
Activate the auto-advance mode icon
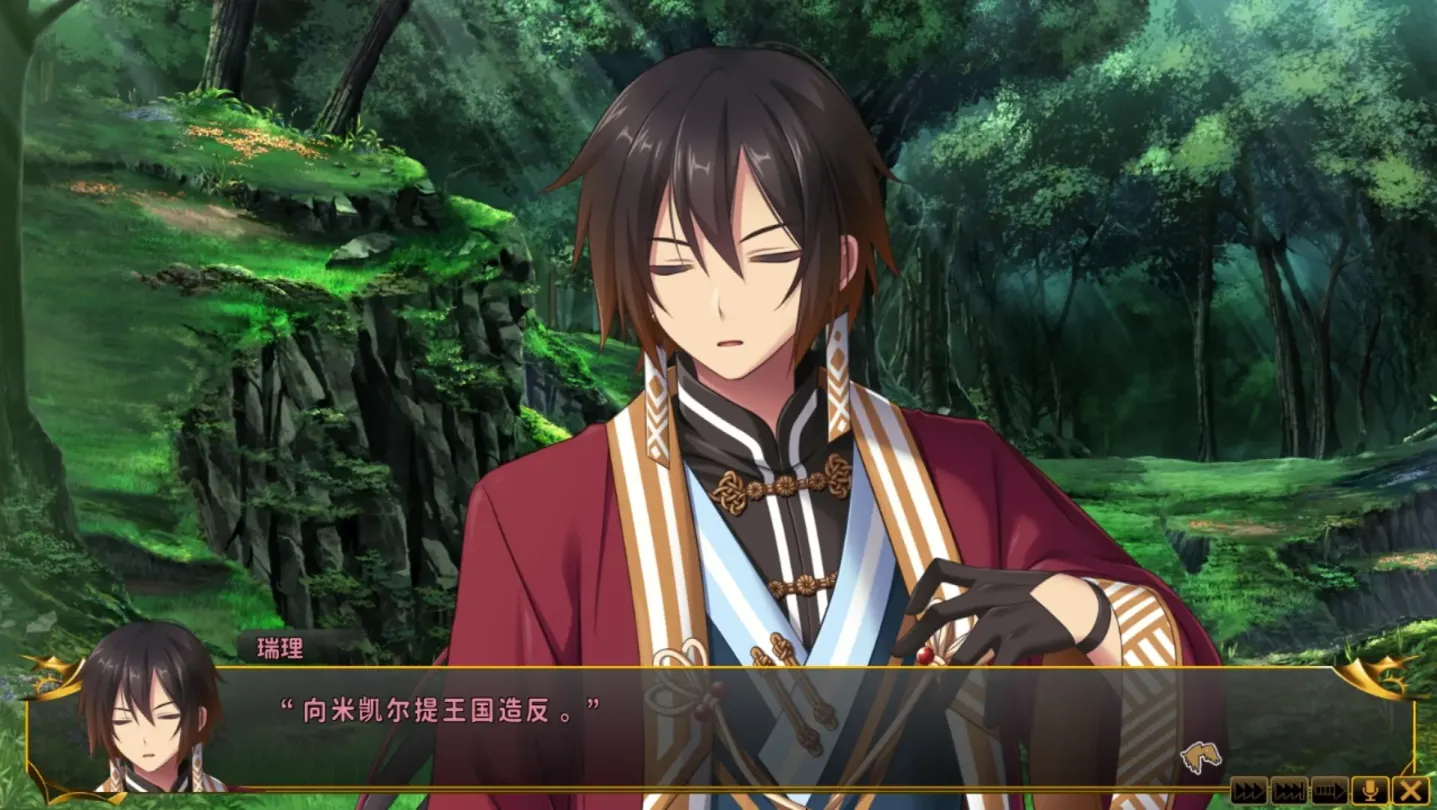tap(1328, 790)
